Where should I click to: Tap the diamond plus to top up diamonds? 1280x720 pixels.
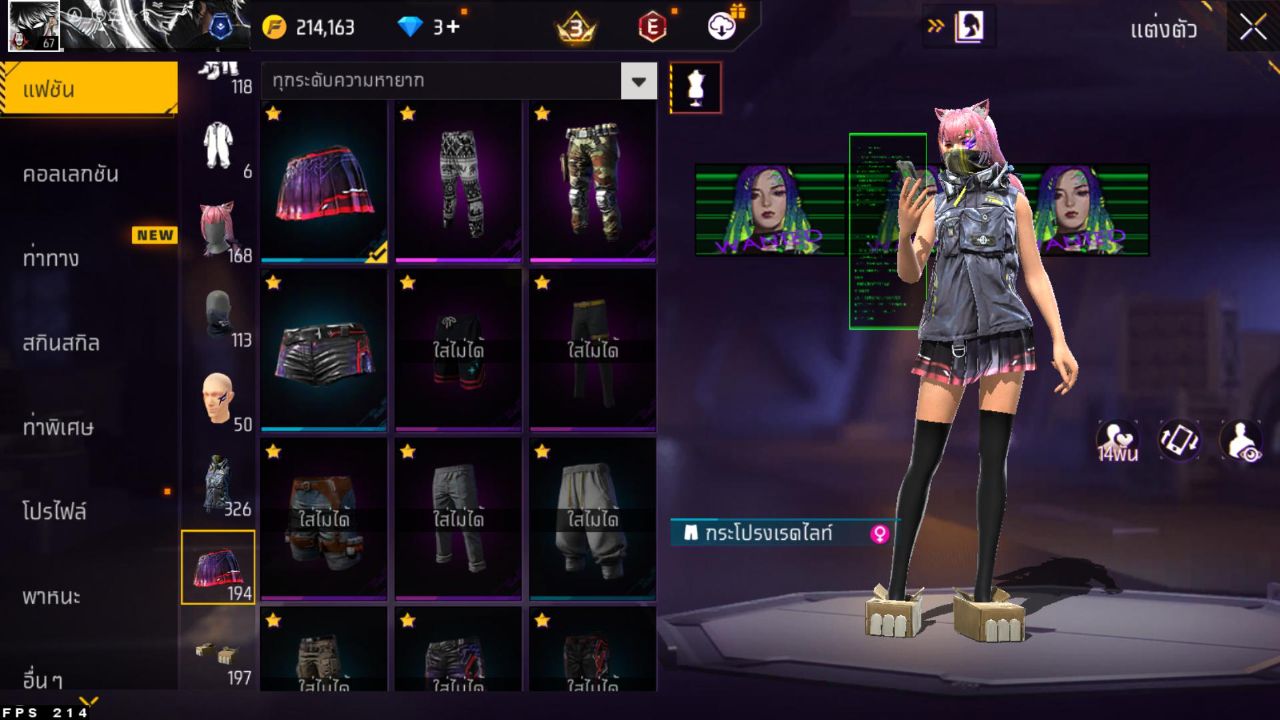point(430,27)
